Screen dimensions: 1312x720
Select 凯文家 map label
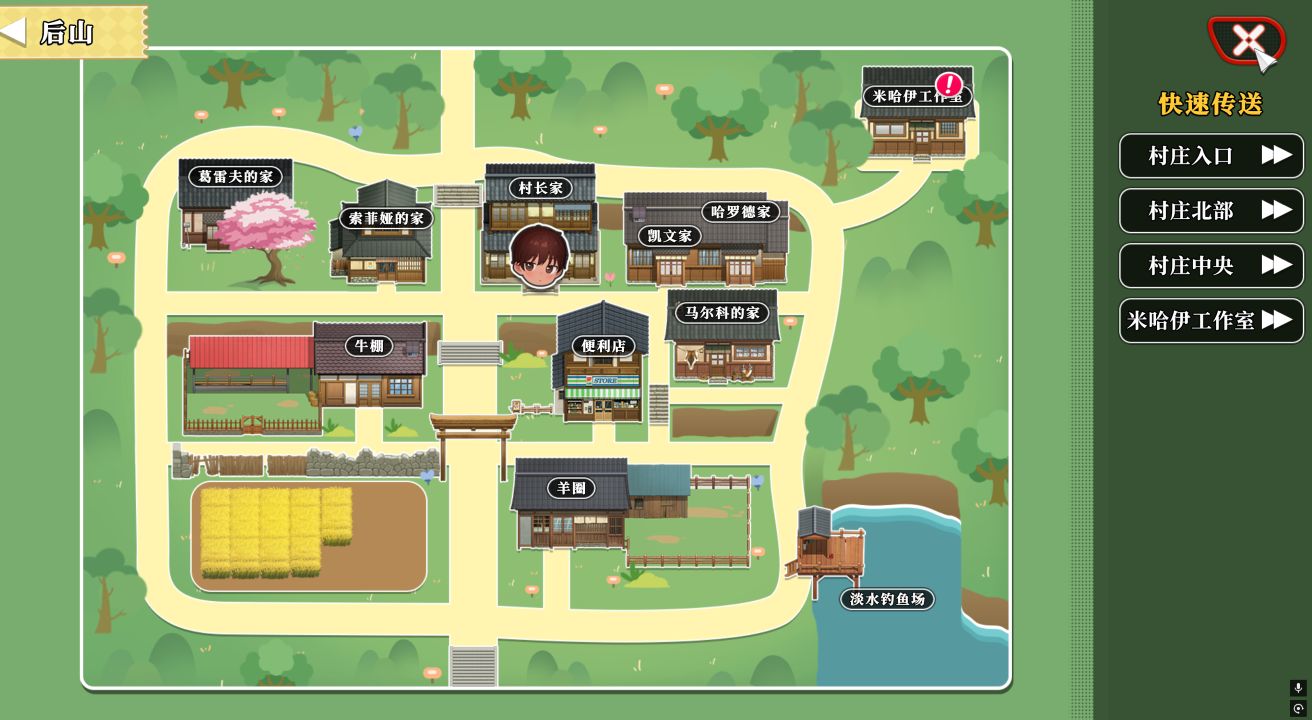(670, 236)
